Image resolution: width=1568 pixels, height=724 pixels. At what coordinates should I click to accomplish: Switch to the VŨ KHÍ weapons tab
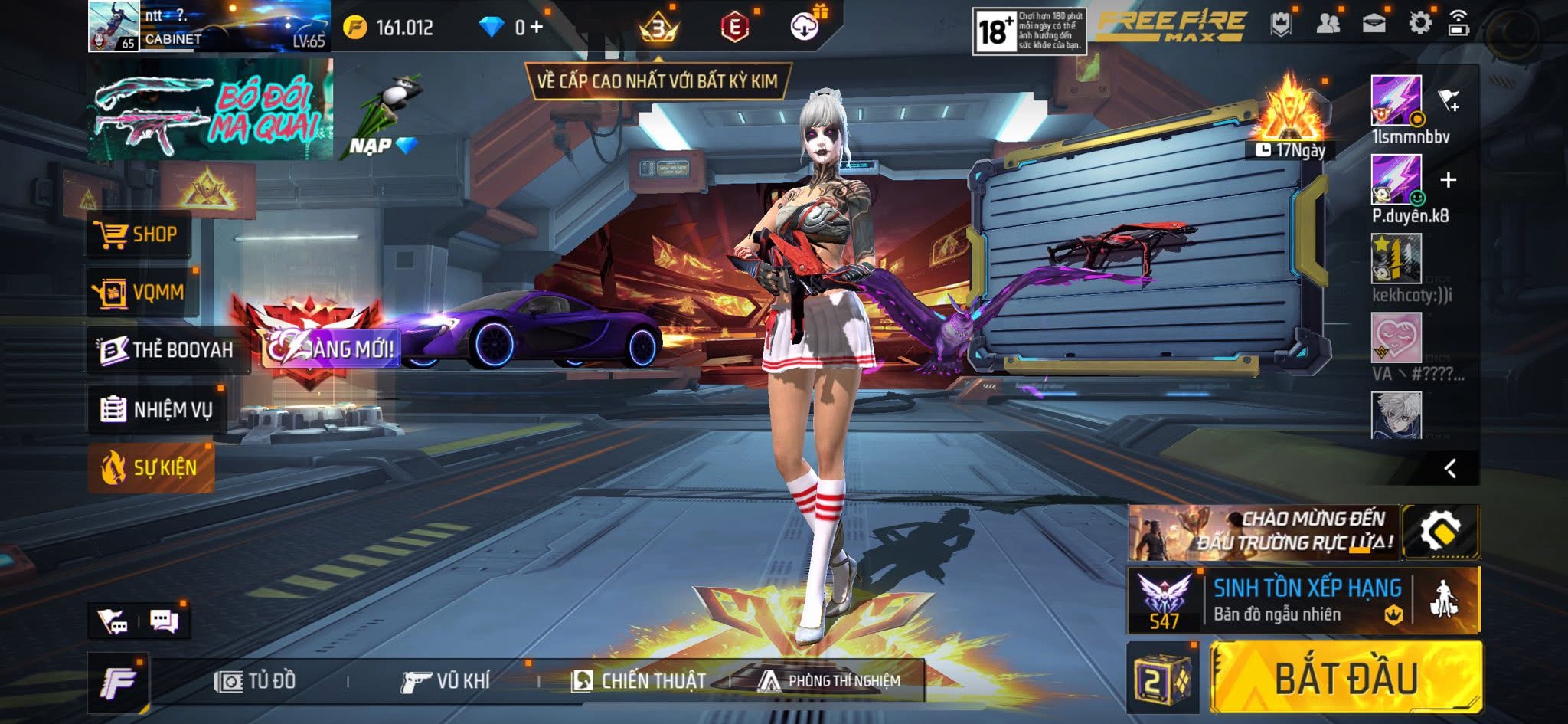coord(445,680)
